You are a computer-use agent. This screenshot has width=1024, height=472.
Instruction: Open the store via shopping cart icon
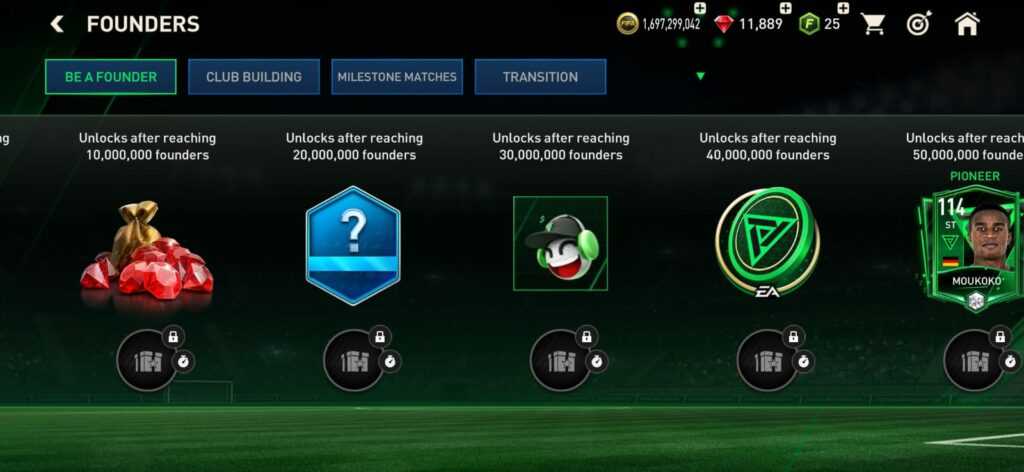pos(874,24)
